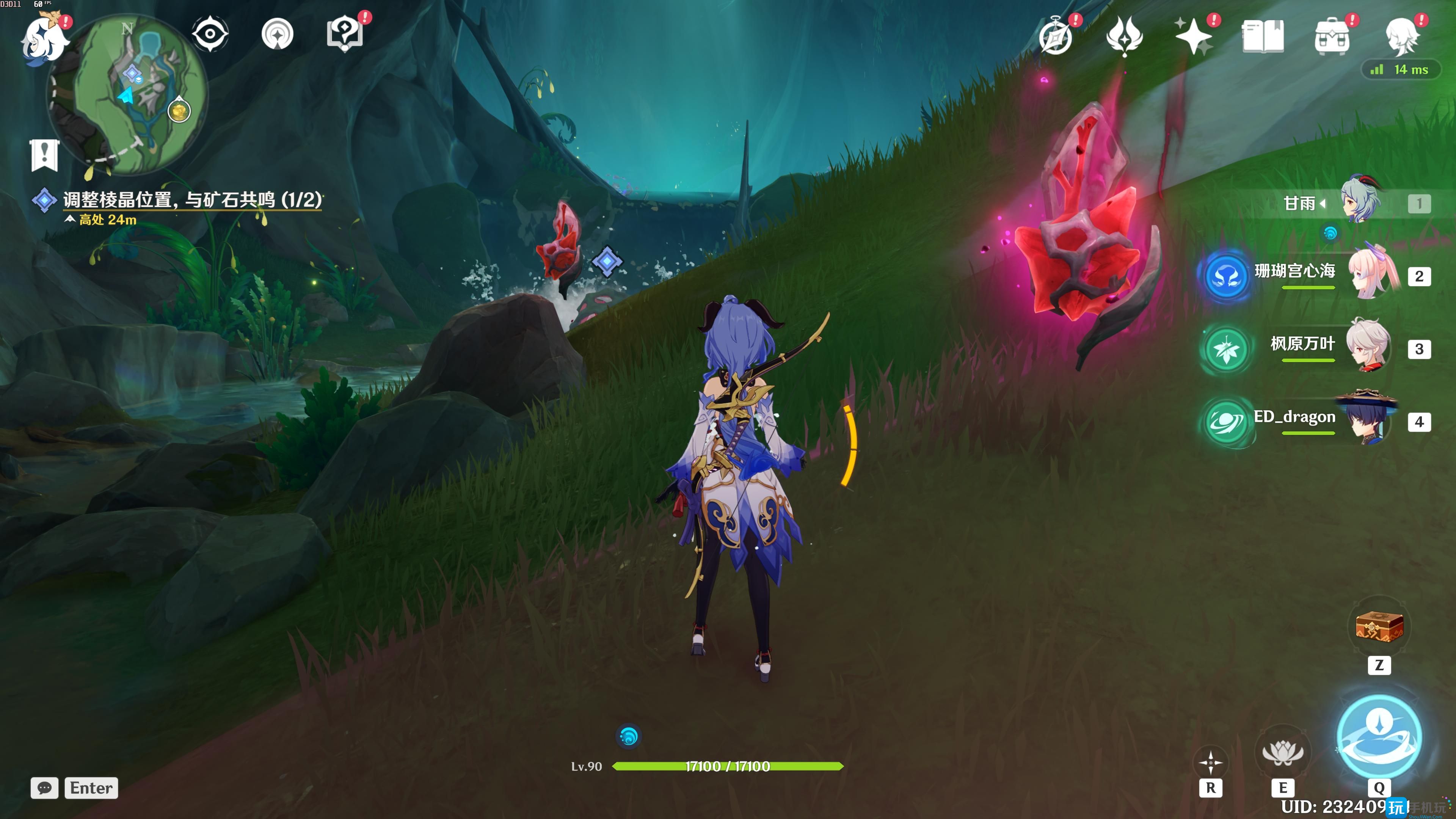Image resolution: width=1456 pixels, height=819 pixels.
Task: Open the battle pass target icon
Action: (278, 35)
